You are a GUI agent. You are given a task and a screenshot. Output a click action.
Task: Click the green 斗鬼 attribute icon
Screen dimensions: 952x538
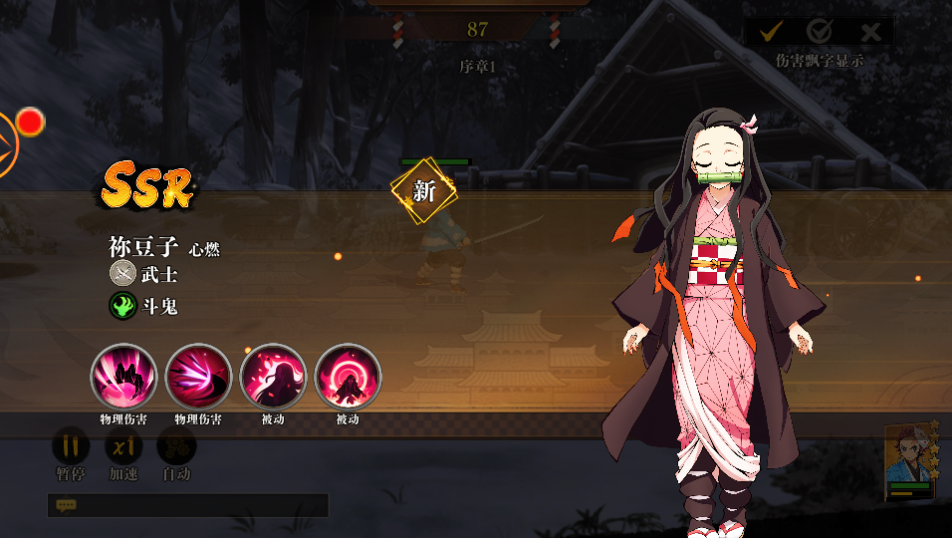[x=122, y=305]
